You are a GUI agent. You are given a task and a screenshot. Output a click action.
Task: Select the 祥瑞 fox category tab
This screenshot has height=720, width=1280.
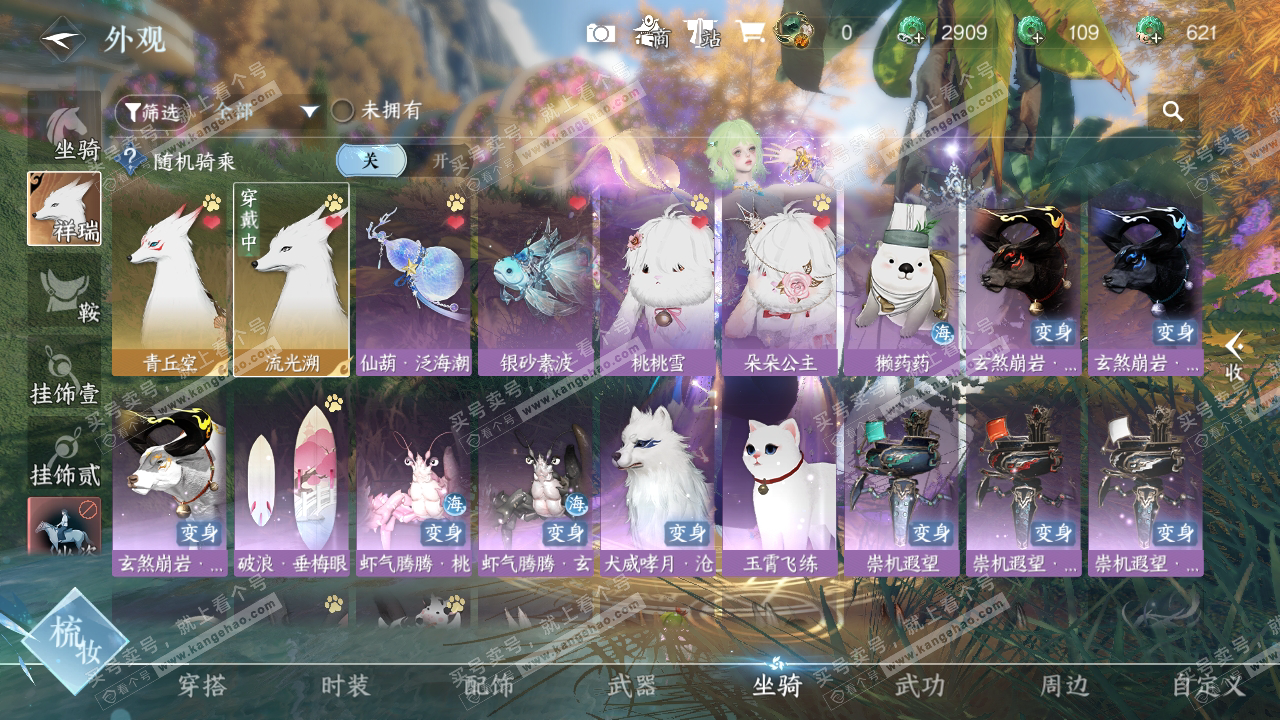(x=64, y=209)
